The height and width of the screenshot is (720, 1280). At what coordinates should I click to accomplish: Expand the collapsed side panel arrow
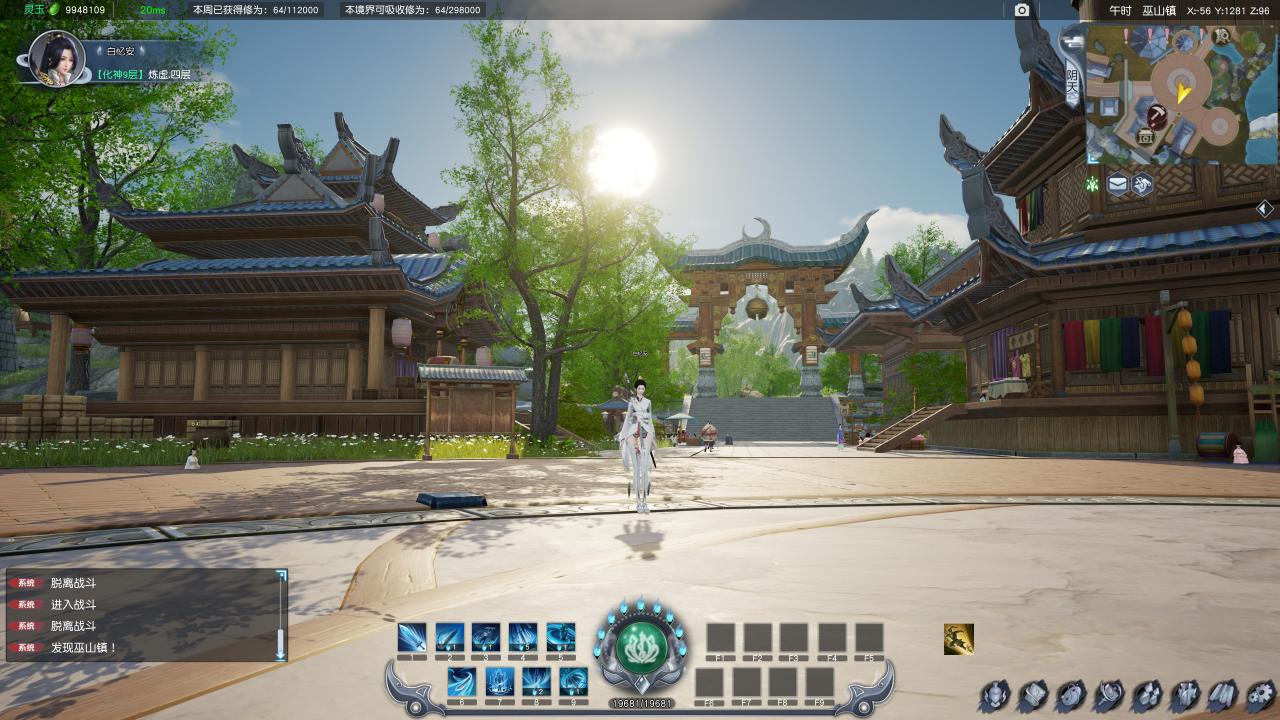1264,208
